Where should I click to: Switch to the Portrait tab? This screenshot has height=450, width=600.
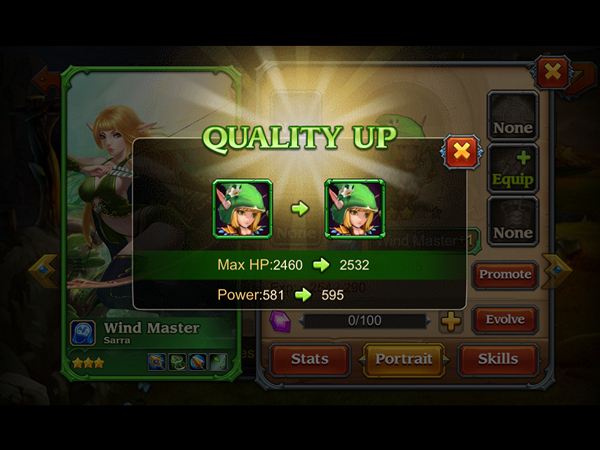404,359
